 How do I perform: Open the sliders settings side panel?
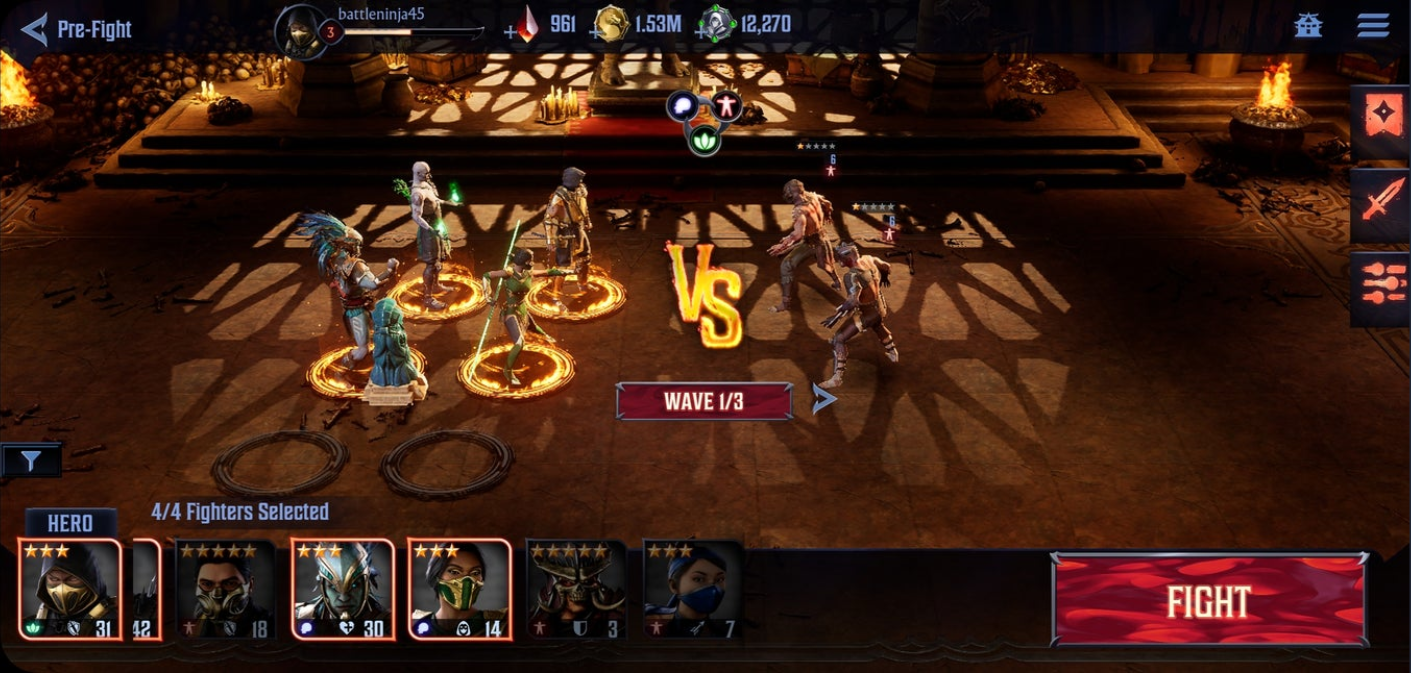click(x=1381, y=288)
